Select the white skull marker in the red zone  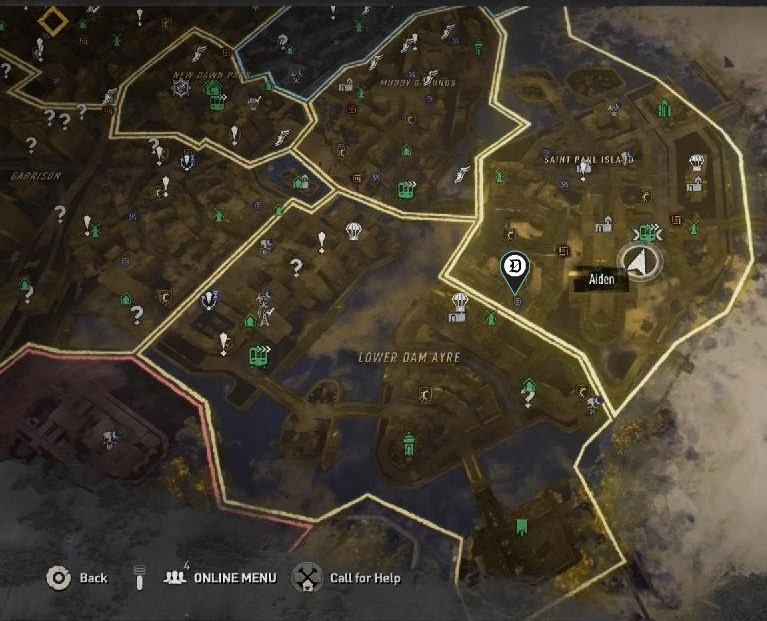pos(108,438)
